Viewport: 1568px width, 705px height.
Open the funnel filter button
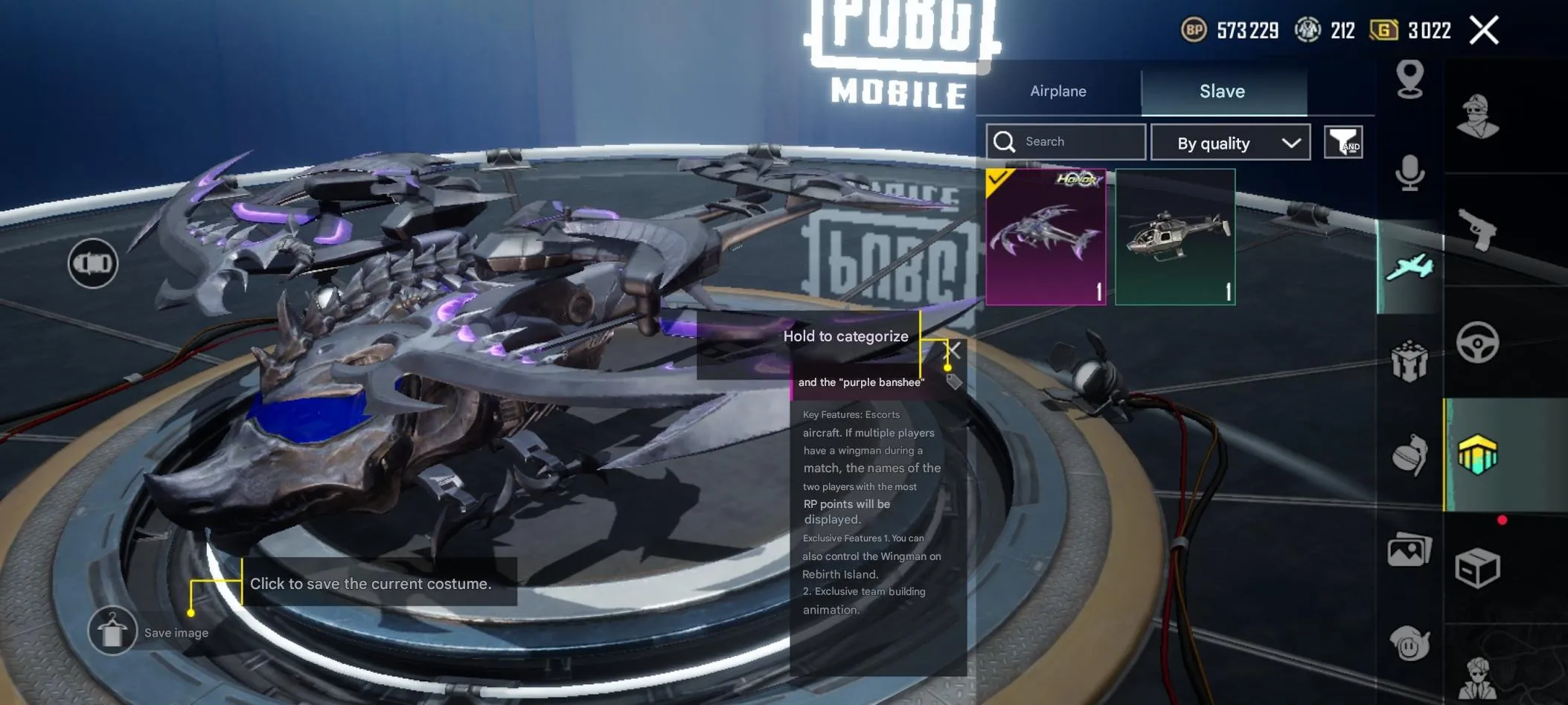pos(1343,141)
